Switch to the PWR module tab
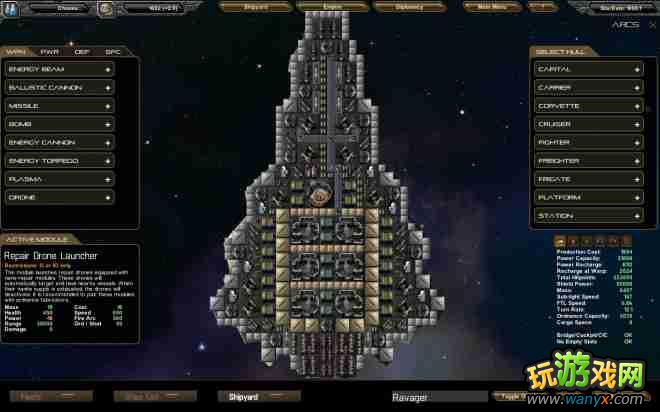Viewport: 660px width, 412px height. (49, 51)
